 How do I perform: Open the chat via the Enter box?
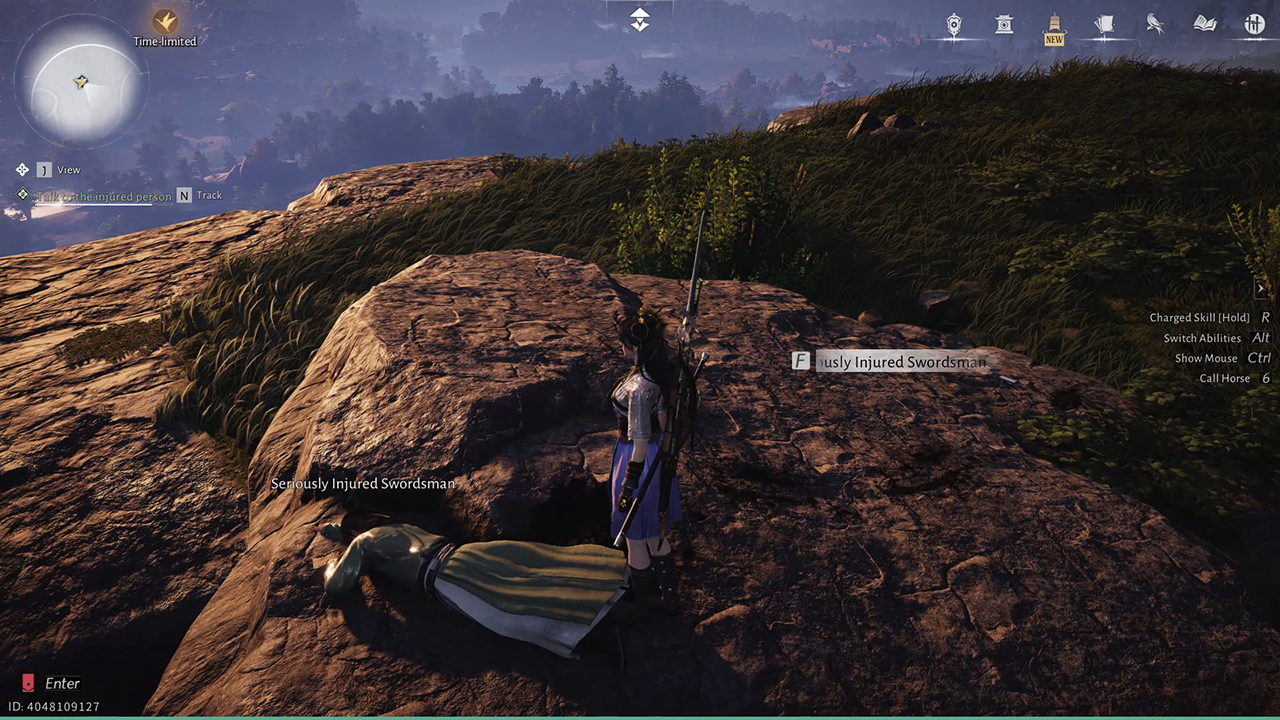(52, 684)
